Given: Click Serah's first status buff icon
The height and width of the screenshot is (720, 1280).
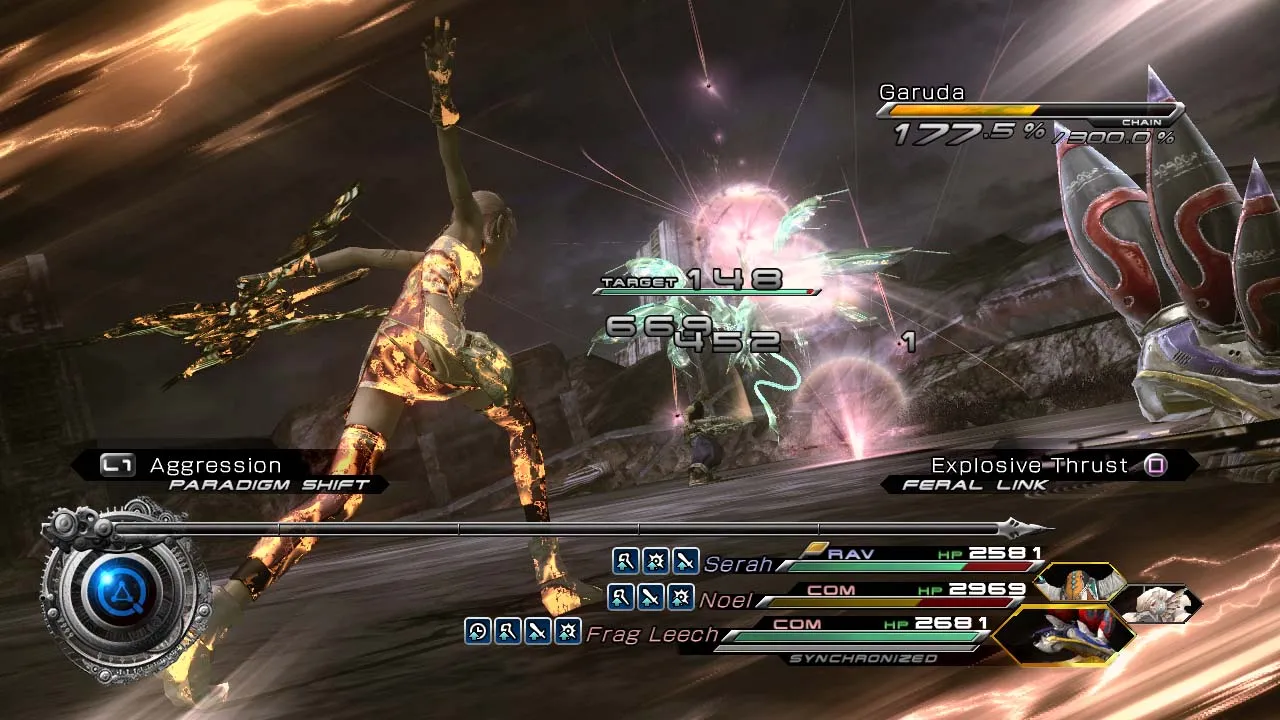Looking at the screenshot, I should [x=625, y=561].
